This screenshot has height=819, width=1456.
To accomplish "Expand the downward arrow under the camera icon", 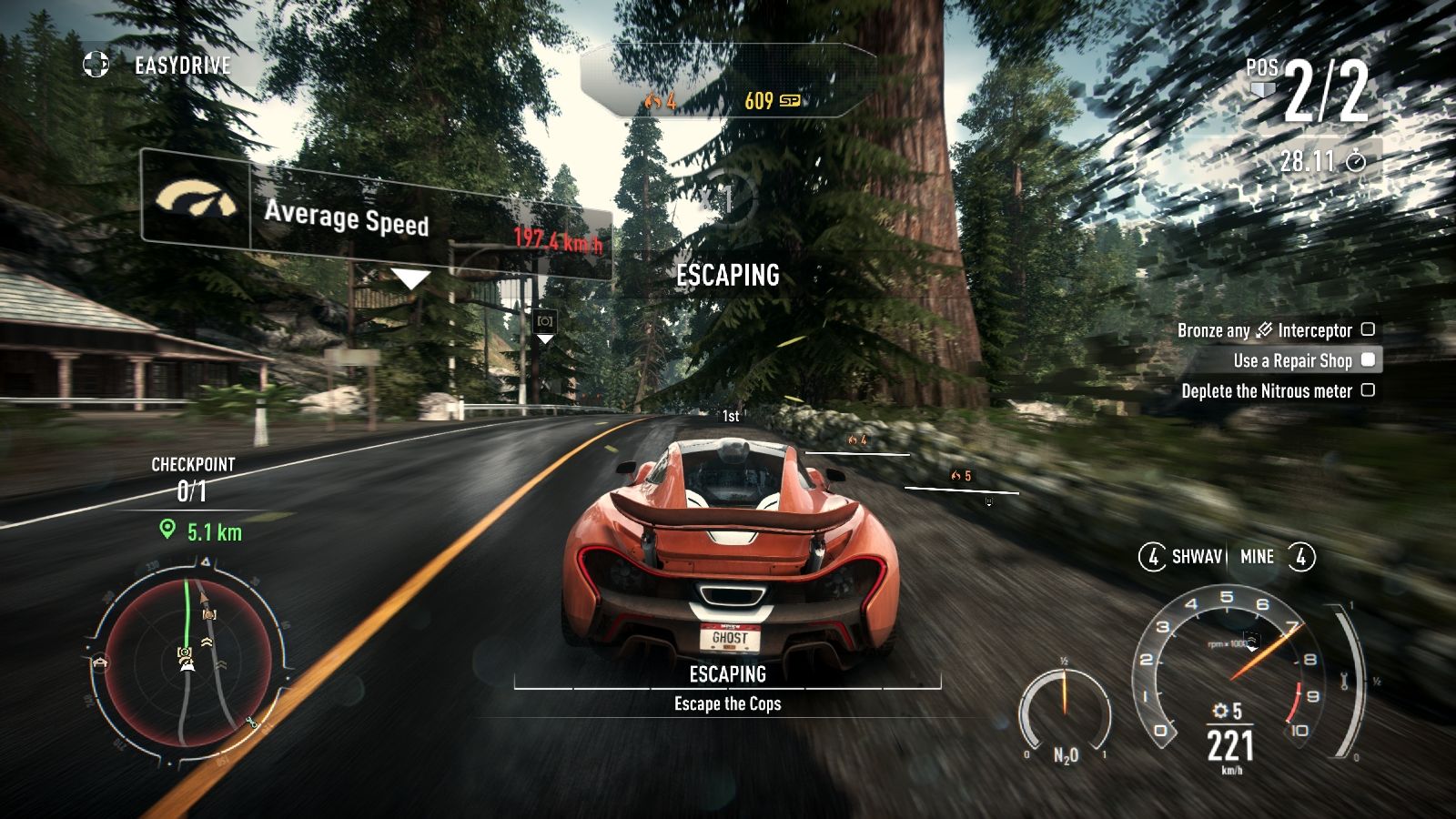I will point(544,339).
